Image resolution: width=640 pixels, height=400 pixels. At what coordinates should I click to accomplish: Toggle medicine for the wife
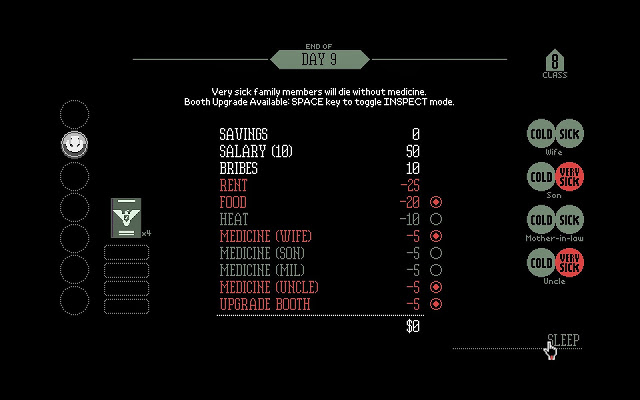coord(436,236)
